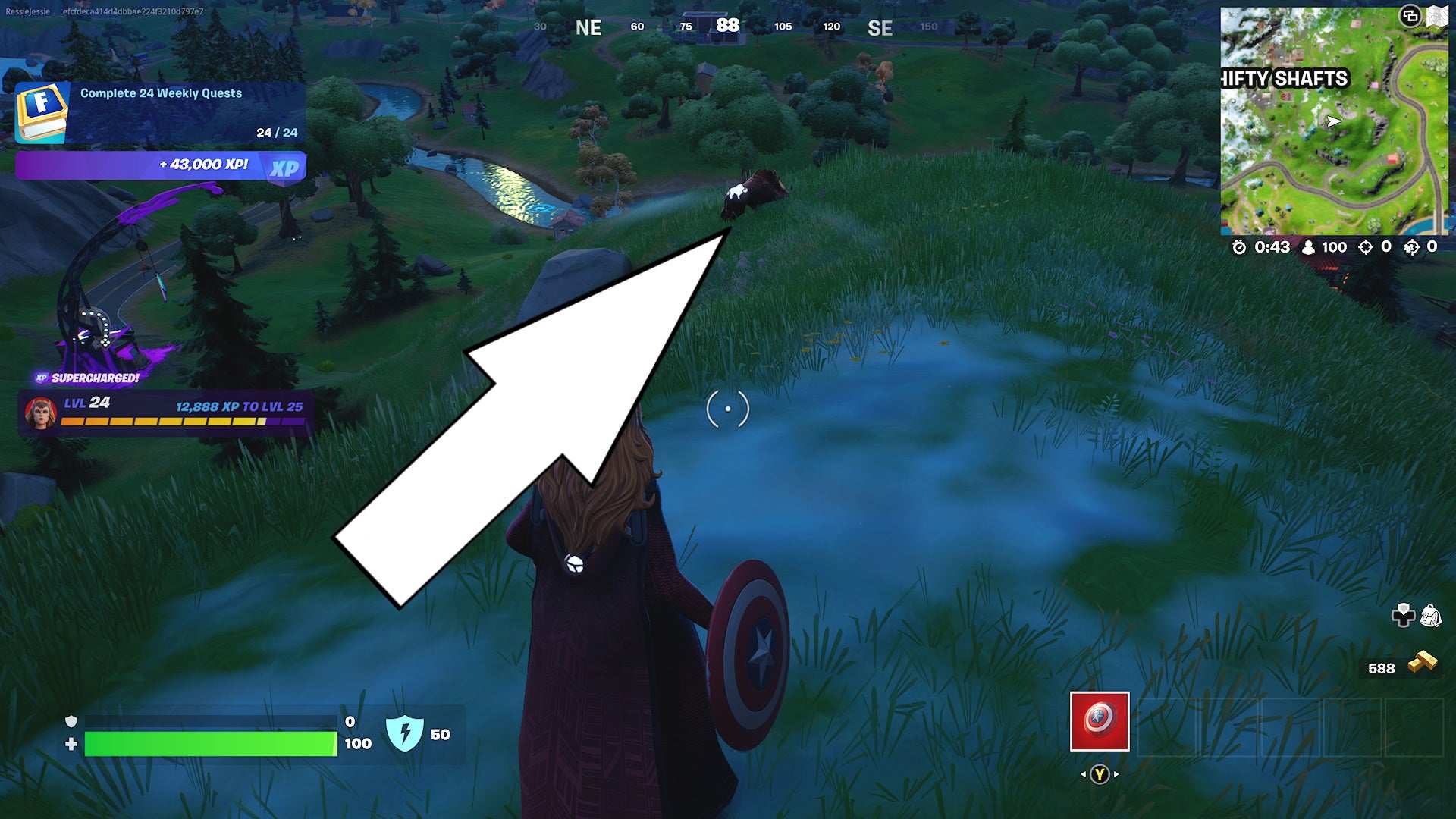The height and width of the screenshot is (819, 1456).
Task: Toggle the map fullscreen icon above the minimap
Action: (x=1411, y=14)
